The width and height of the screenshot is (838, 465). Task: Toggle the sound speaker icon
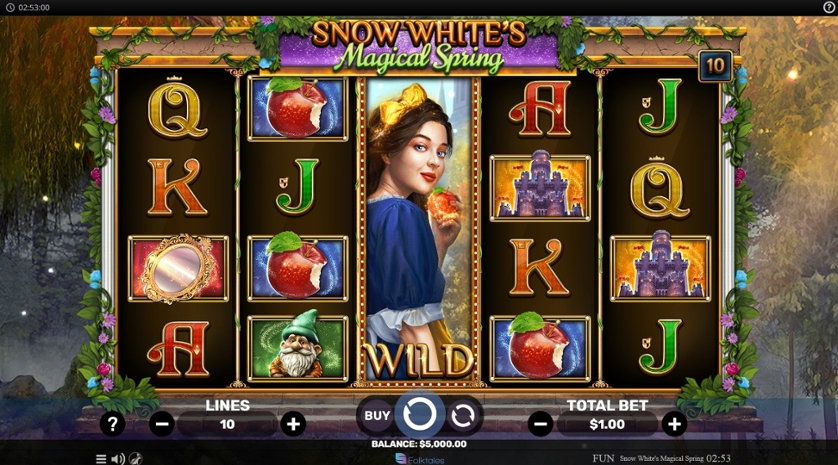click(117, 459)
